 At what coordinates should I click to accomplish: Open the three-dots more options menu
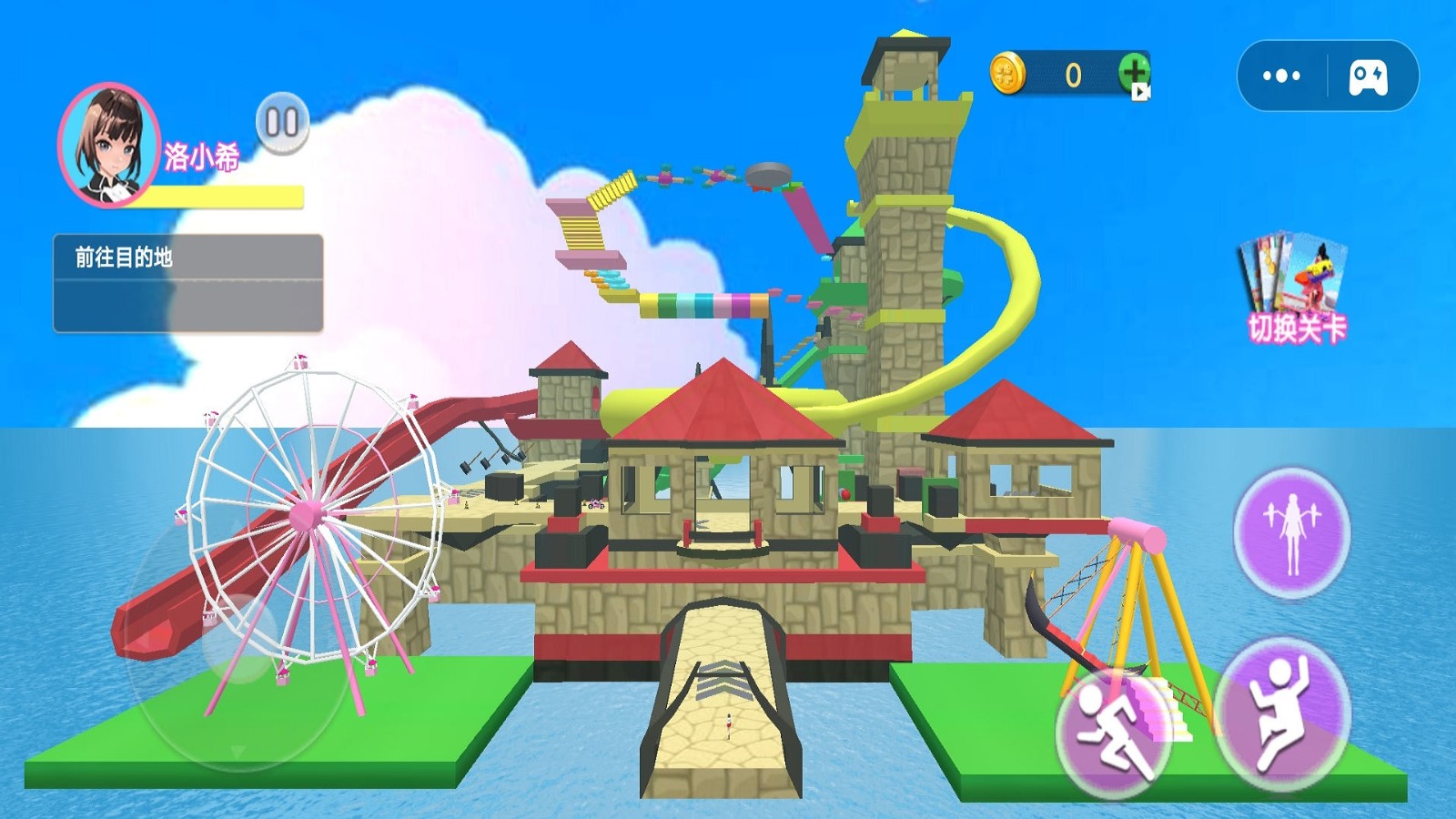pyautogui.click(x=1281, y=76)
